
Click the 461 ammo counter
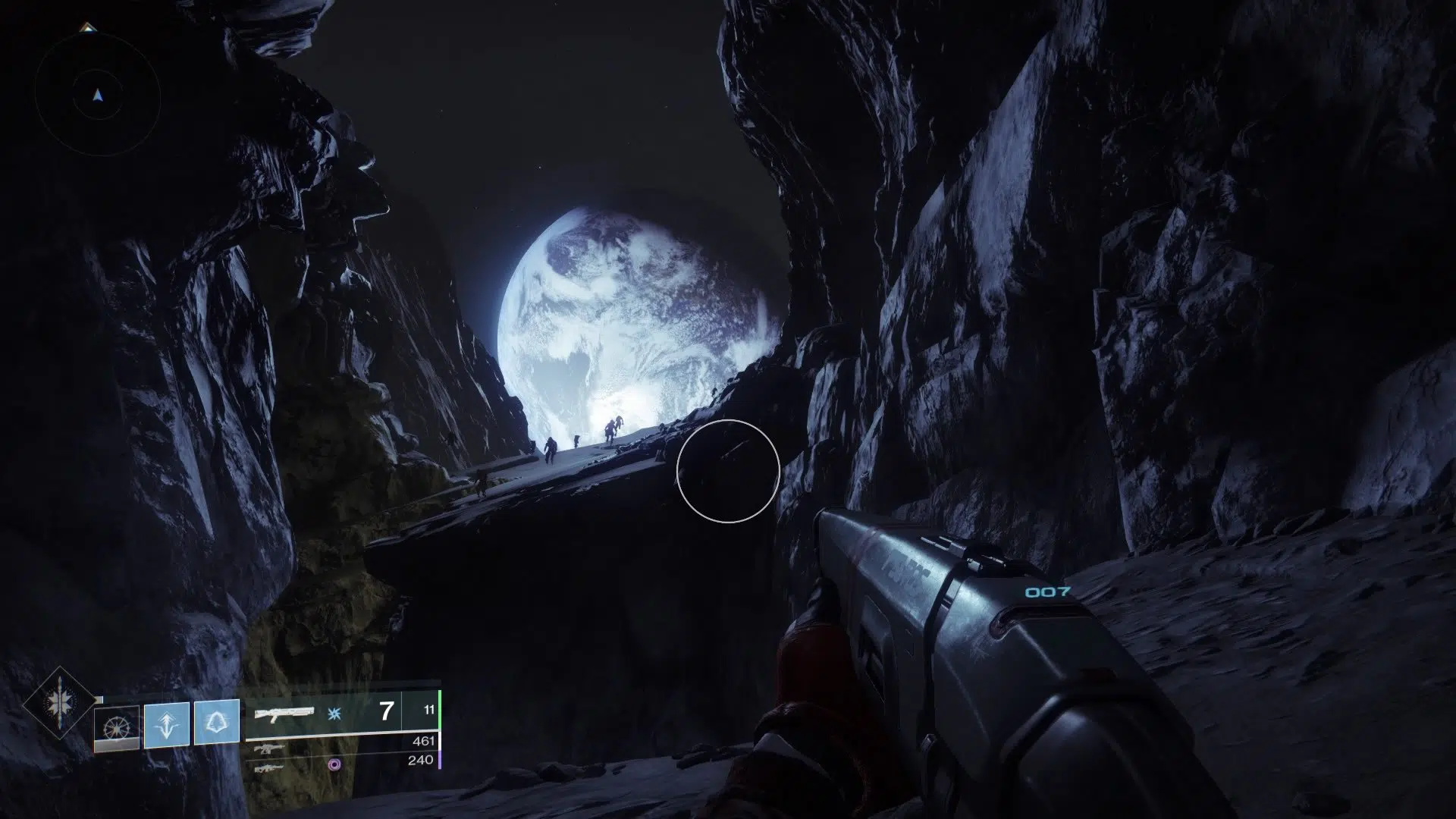422,741
